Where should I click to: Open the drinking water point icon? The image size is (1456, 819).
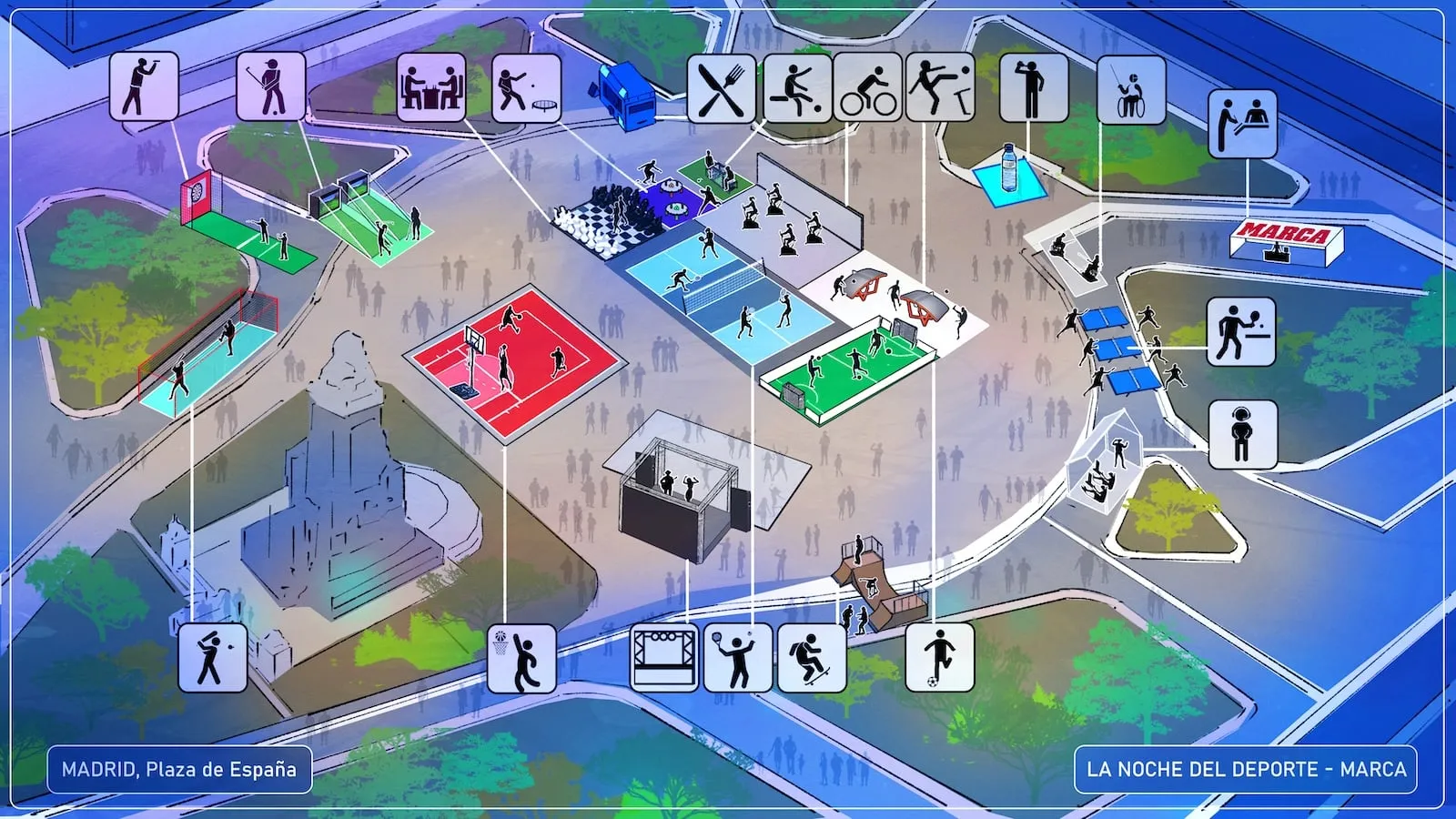1033,88
